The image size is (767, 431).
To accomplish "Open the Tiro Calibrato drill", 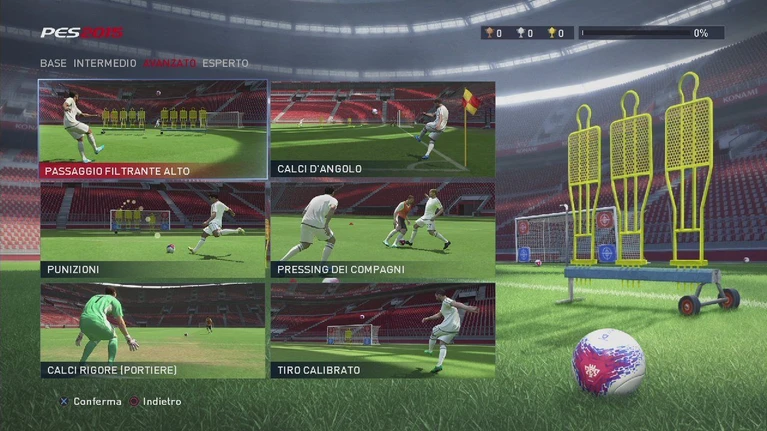I will (382, 330).
